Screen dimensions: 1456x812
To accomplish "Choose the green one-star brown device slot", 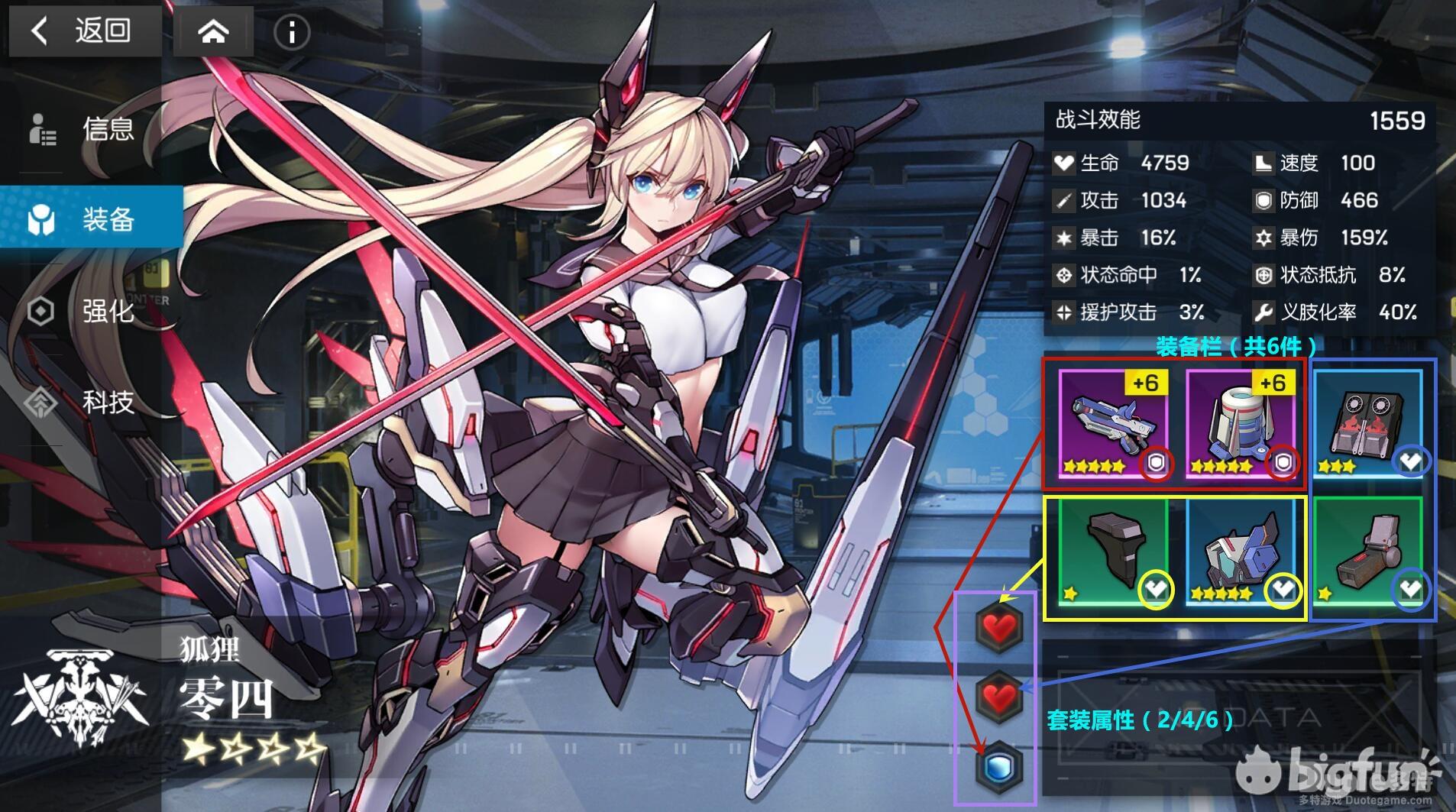I will (x=1367, y=551).
